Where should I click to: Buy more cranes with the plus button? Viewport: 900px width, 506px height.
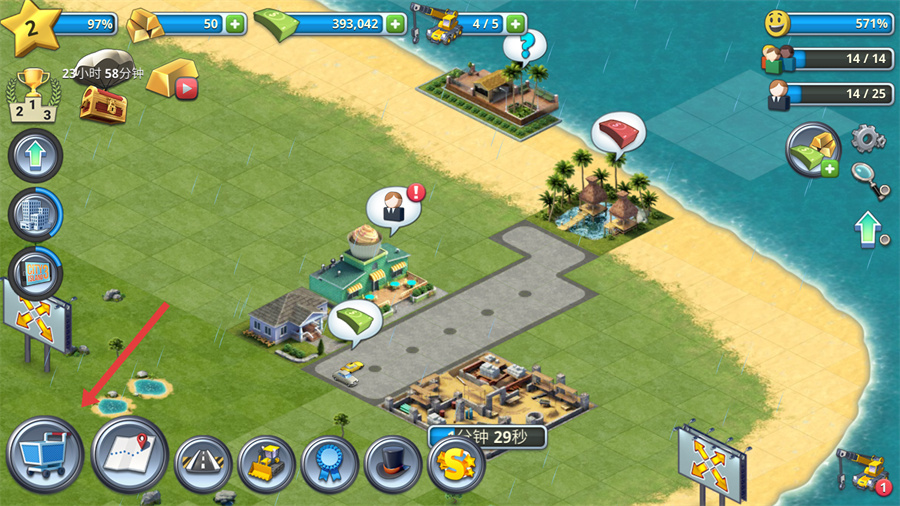(x=516, y=23)
